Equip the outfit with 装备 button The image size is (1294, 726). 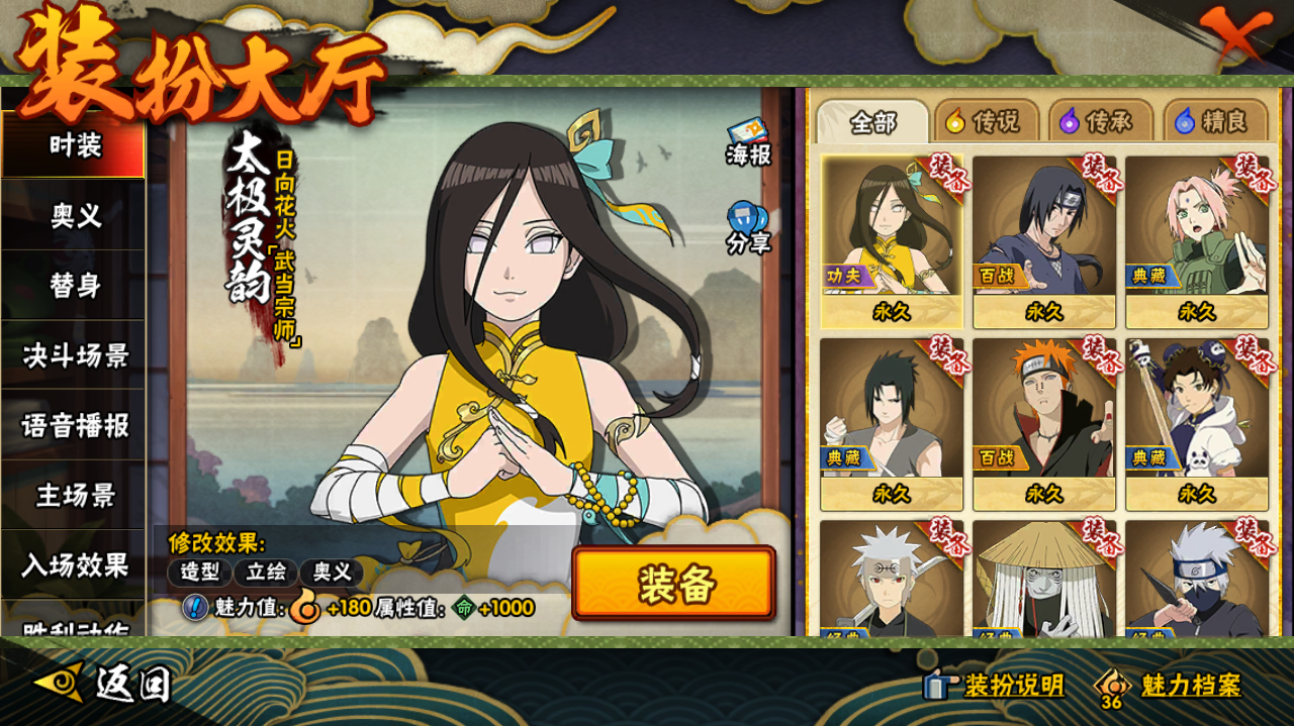coord(674,584)
